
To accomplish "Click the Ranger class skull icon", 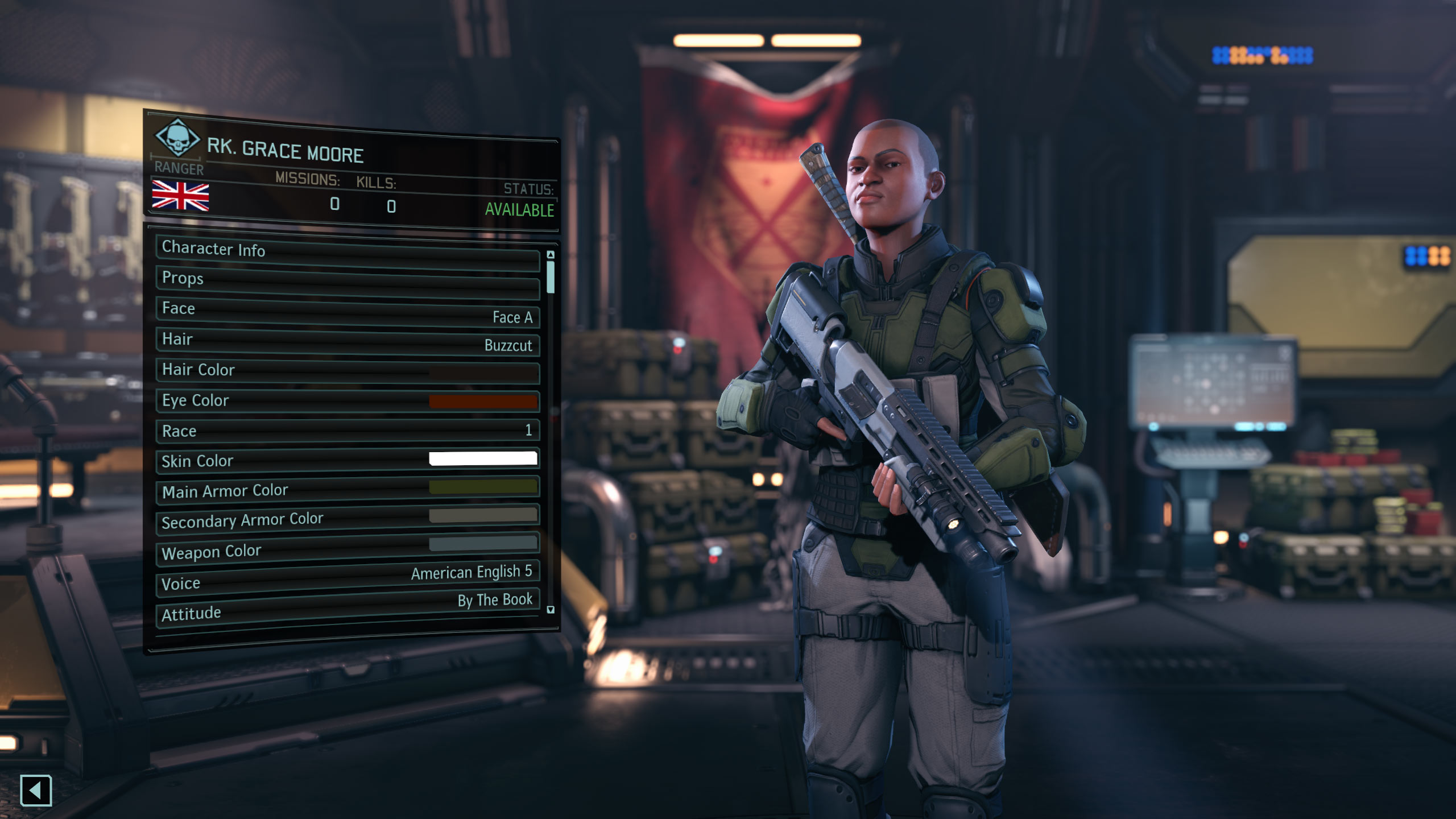I will pos(177,139).
